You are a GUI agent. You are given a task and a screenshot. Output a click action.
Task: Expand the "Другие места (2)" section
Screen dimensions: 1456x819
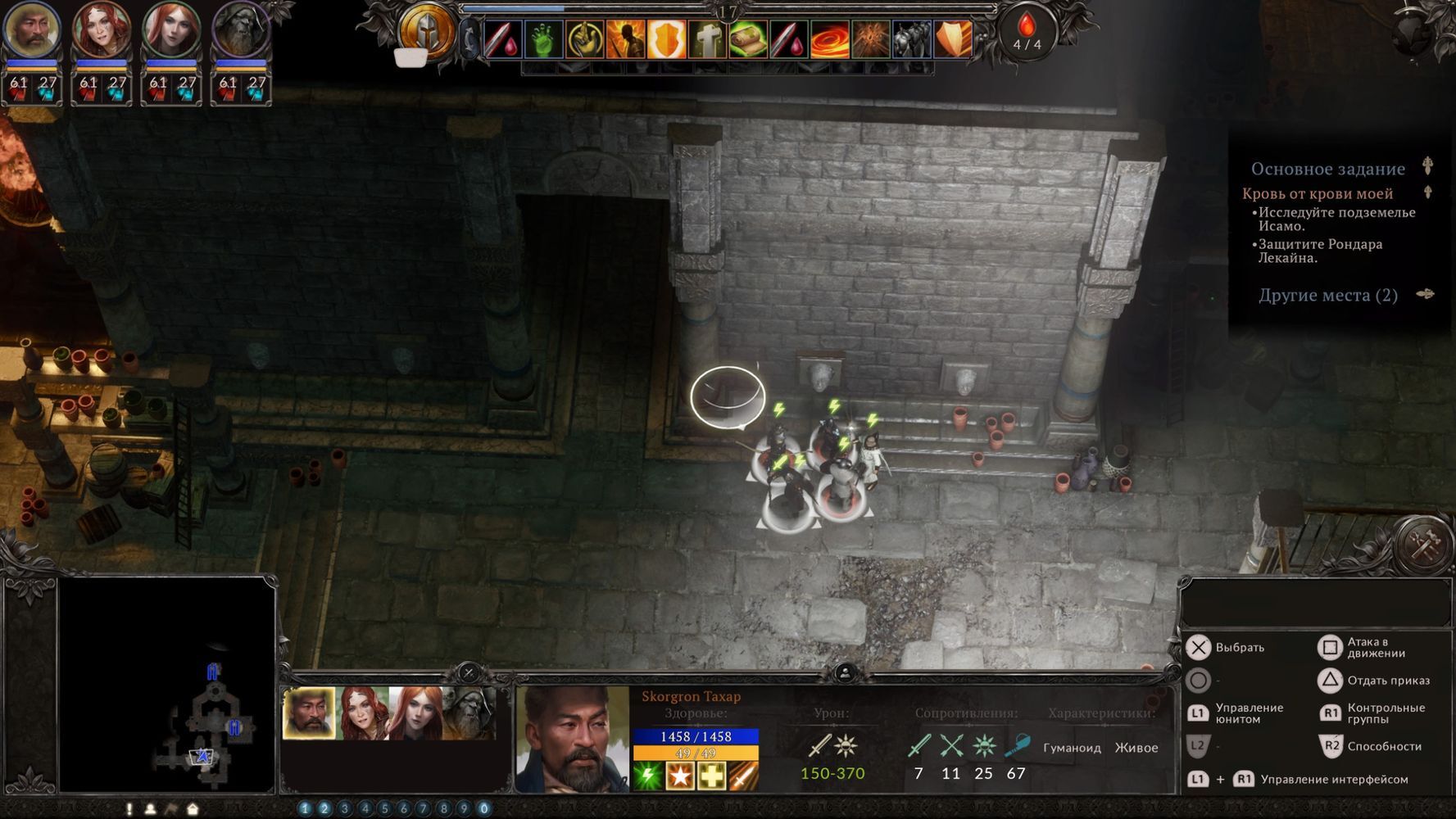point(1426,295)
